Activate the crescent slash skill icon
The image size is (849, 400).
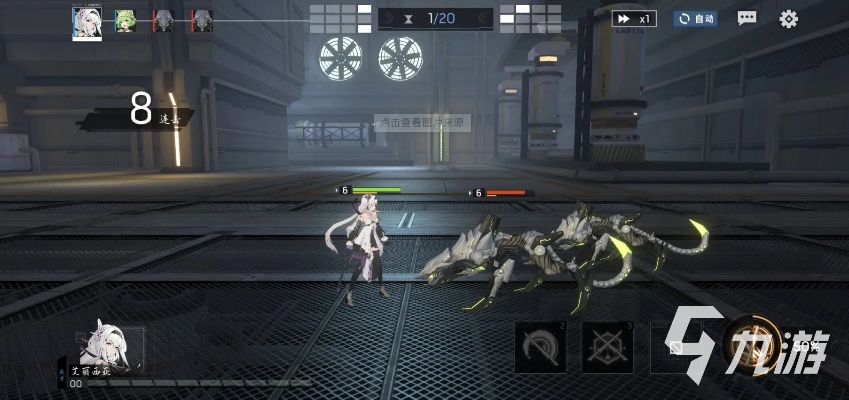[x=540, y=347]
